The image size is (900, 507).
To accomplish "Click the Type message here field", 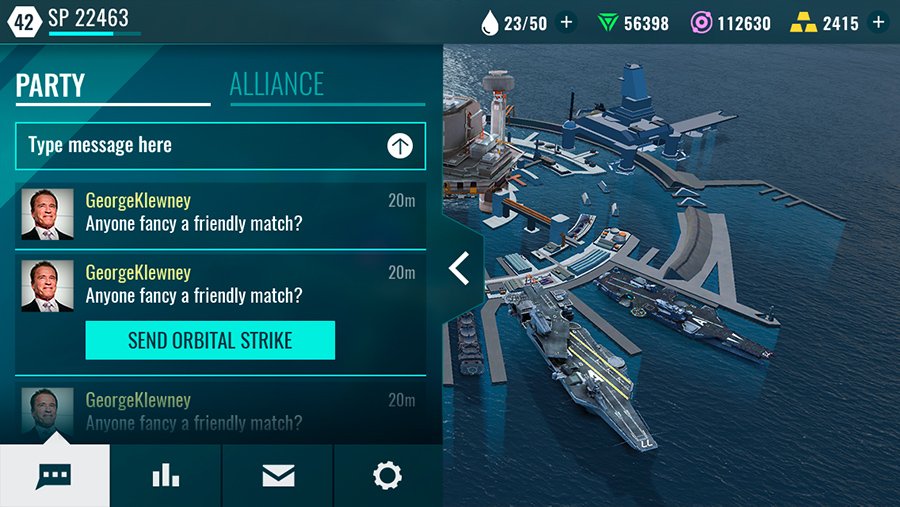I will tap(200, 146).
